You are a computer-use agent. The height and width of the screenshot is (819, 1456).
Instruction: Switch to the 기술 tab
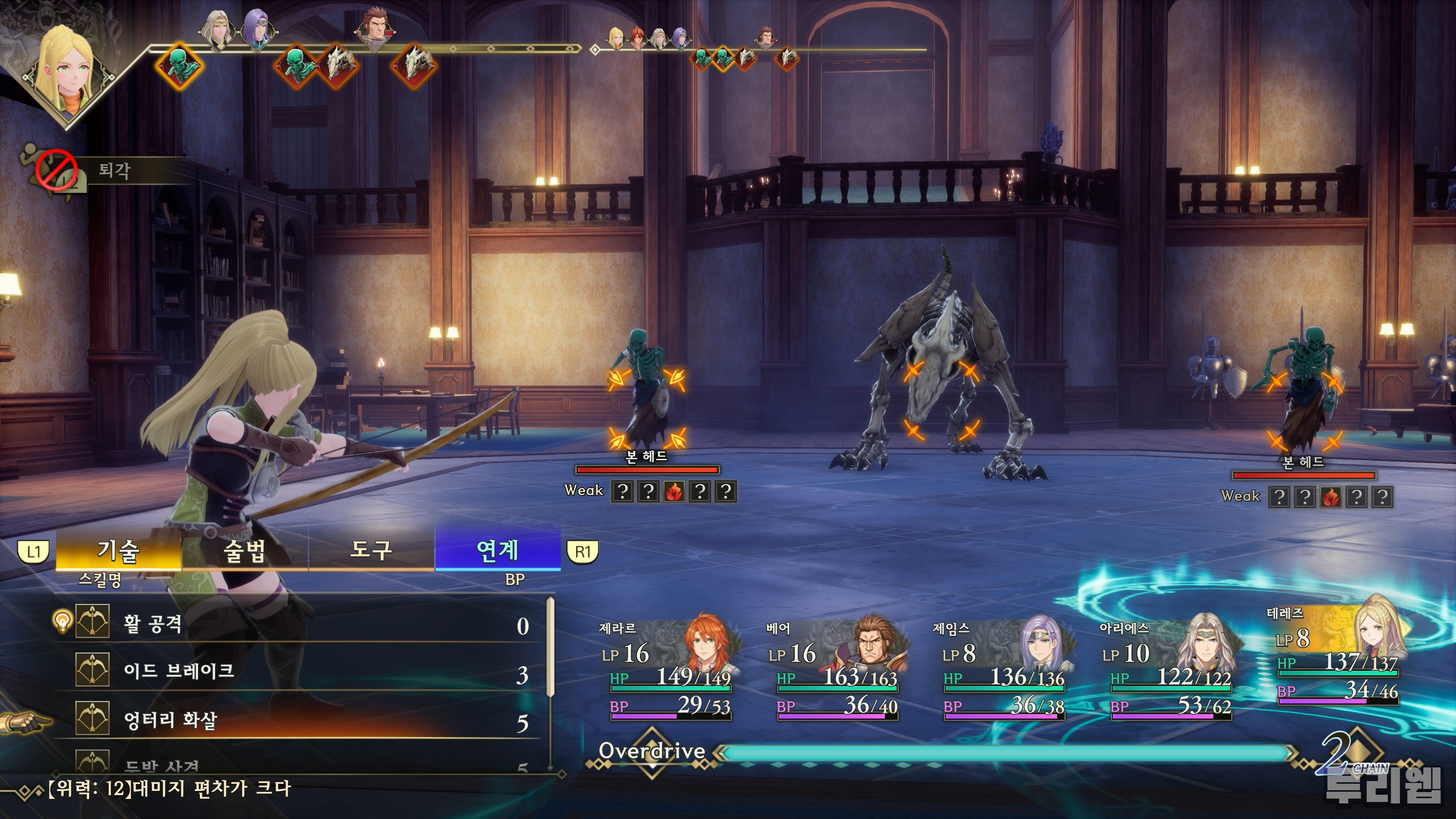119,551
